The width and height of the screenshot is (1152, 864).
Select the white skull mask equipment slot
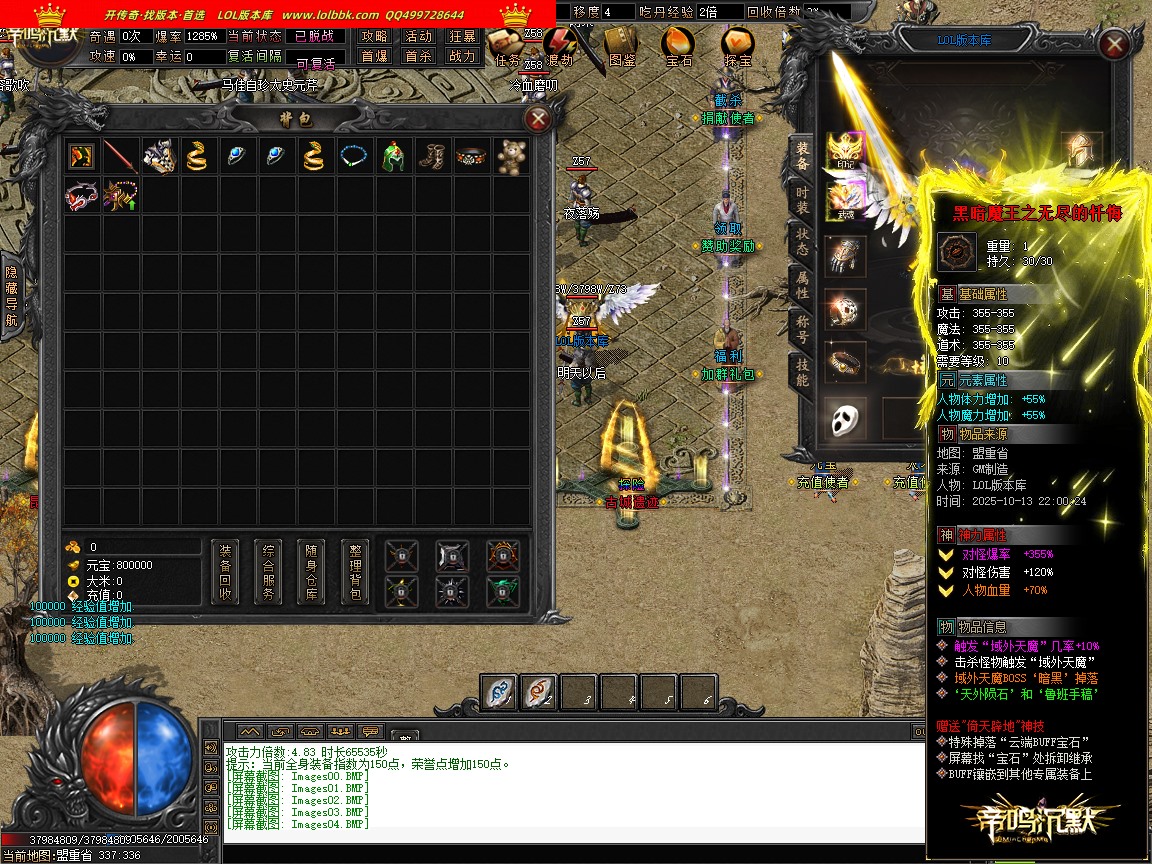[846, 417]
